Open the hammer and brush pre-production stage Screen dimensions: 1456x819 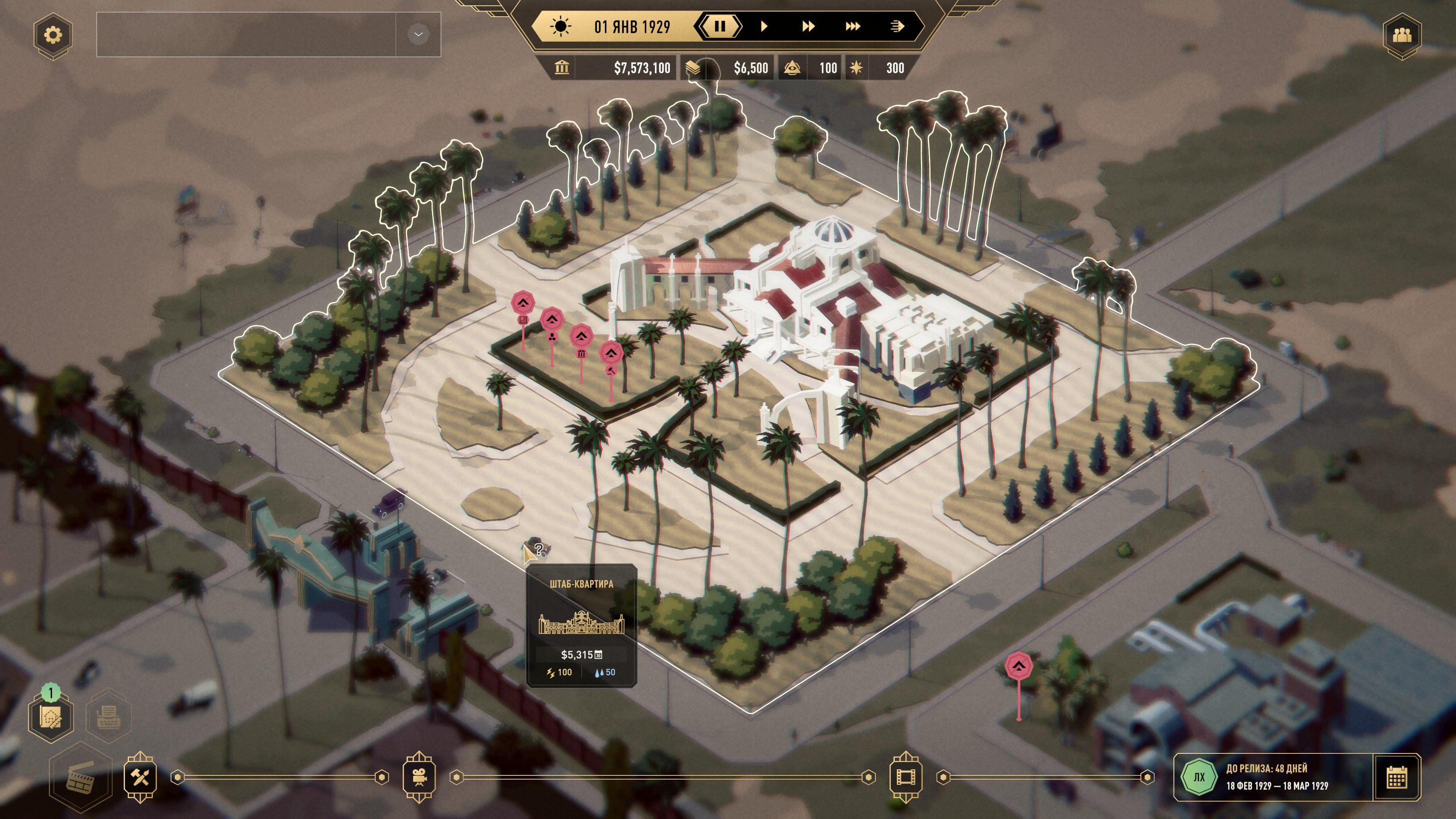pos(140,778)
